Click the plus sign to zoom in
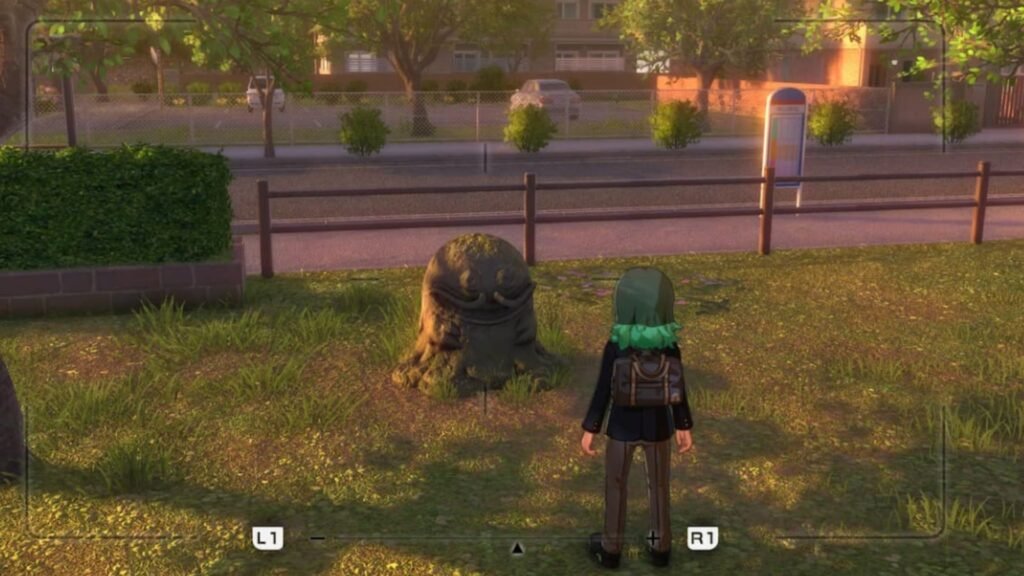1024x576 pixels. pyautogui.click(x=653, y=538)
